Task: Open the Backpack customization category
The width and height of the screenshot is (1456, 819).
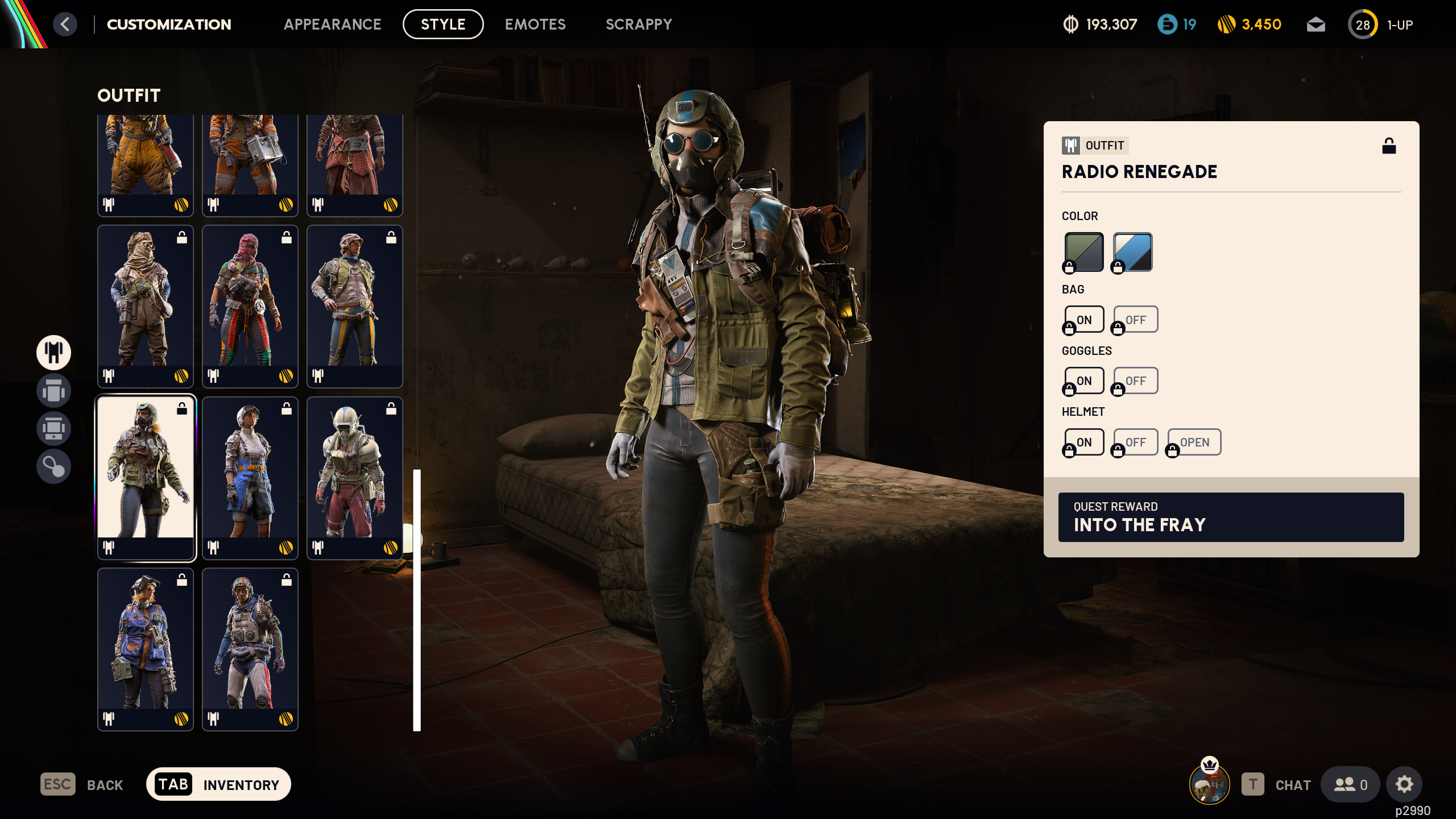Action: click(53, 391)
